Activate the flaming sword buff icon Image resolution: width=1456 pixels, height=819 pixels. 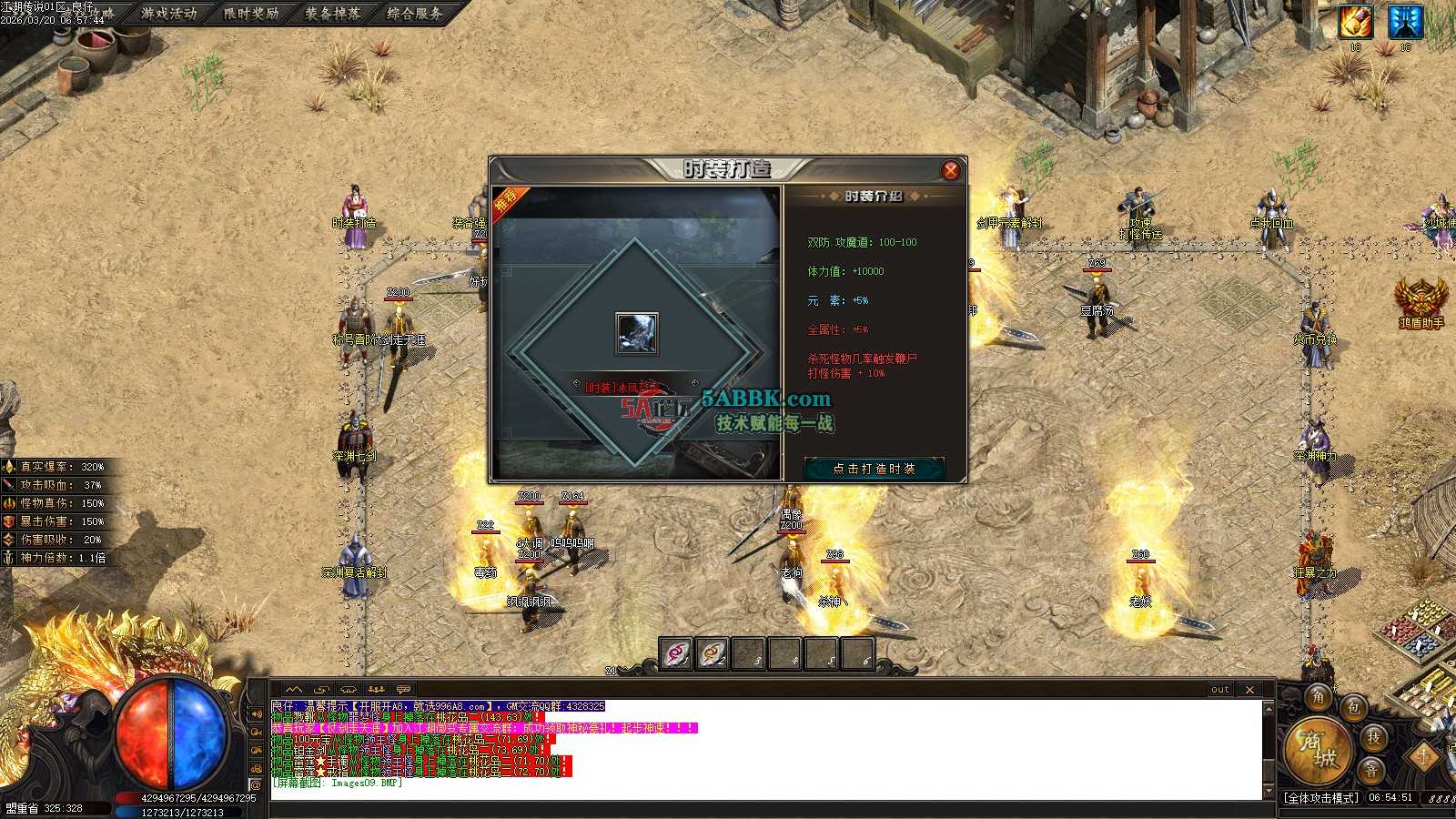[1355, 22]
